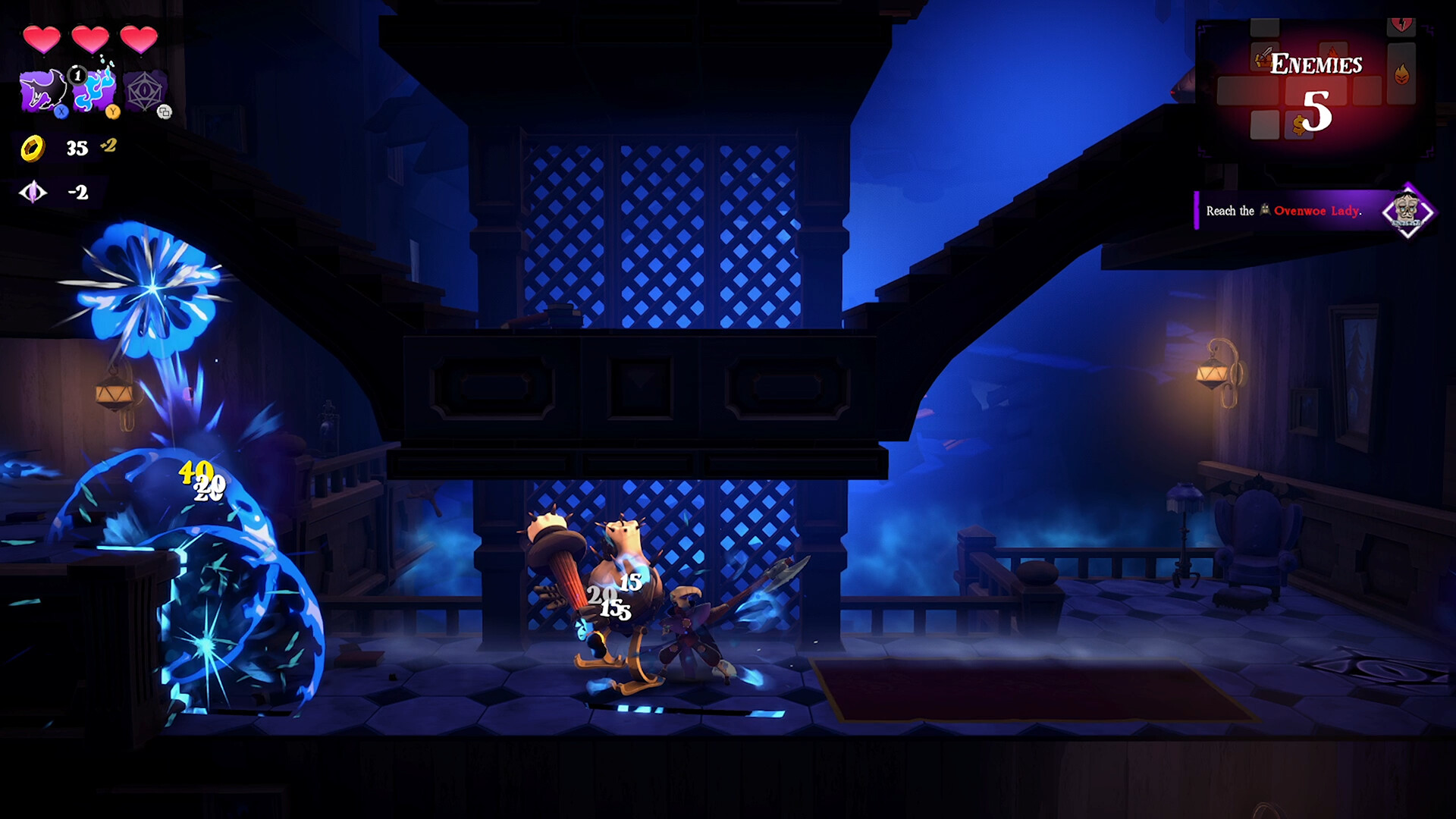Click the dollar sign room on the minimap
1456x819 pixels.
coord(1298,124)
